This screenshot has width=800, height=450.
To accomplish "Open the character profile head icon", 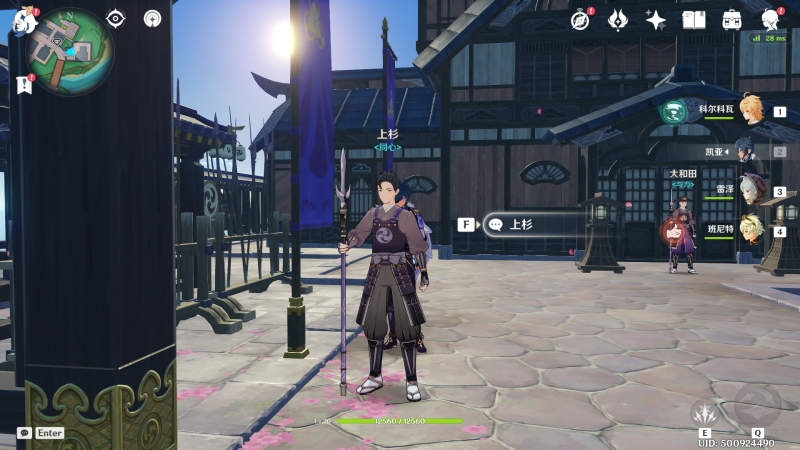I will 770,20.
